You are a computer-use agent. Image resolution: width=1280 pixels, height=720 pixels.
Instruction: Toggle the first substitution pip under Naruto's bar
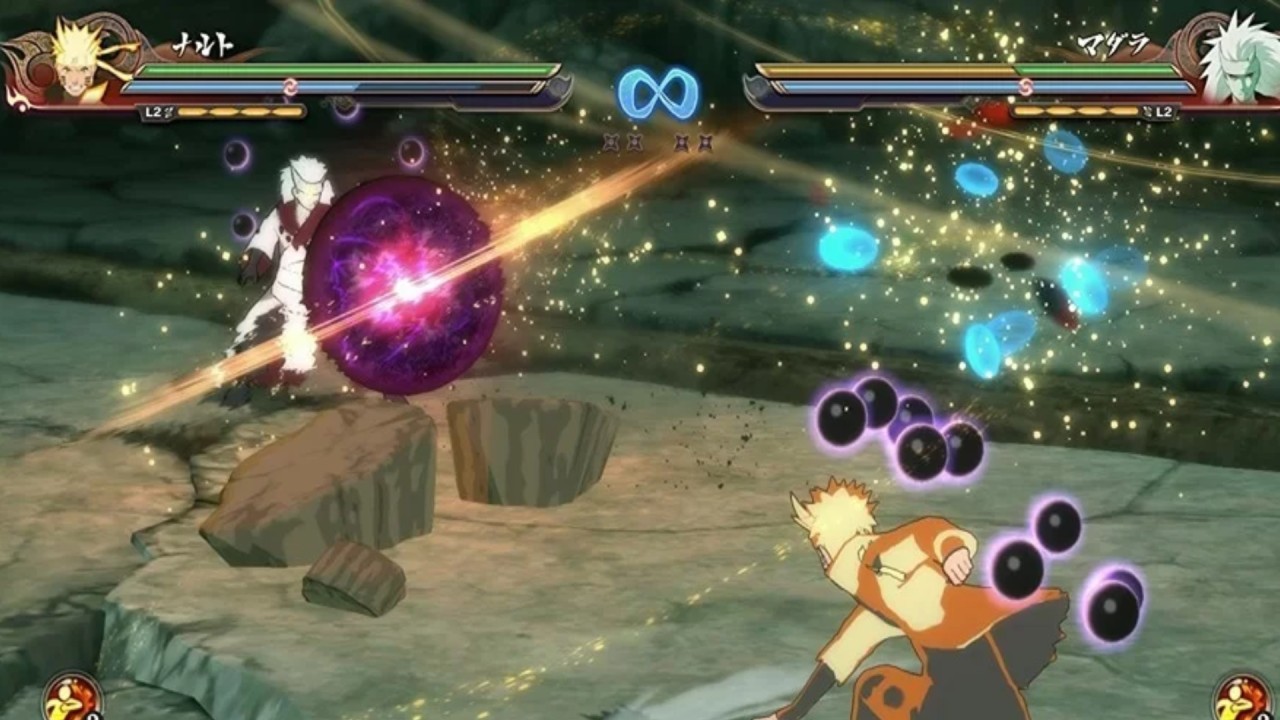click(193, 111)
